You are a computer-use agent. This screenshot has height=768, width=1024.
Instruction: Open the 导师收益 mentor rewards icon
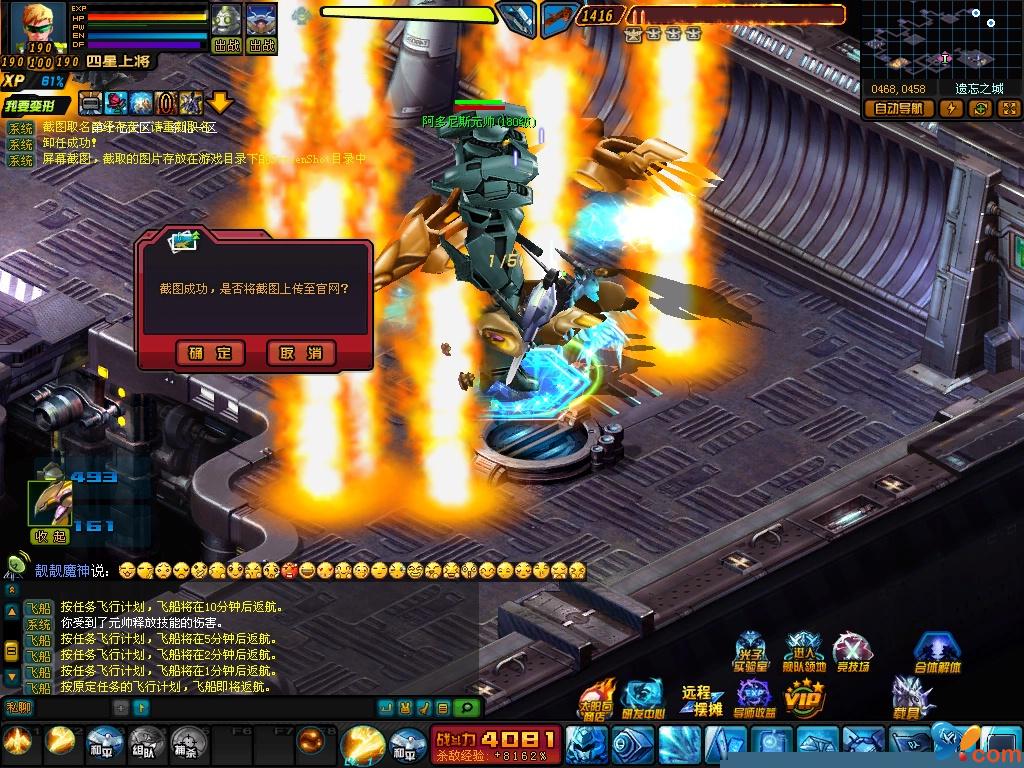(756, 698)
